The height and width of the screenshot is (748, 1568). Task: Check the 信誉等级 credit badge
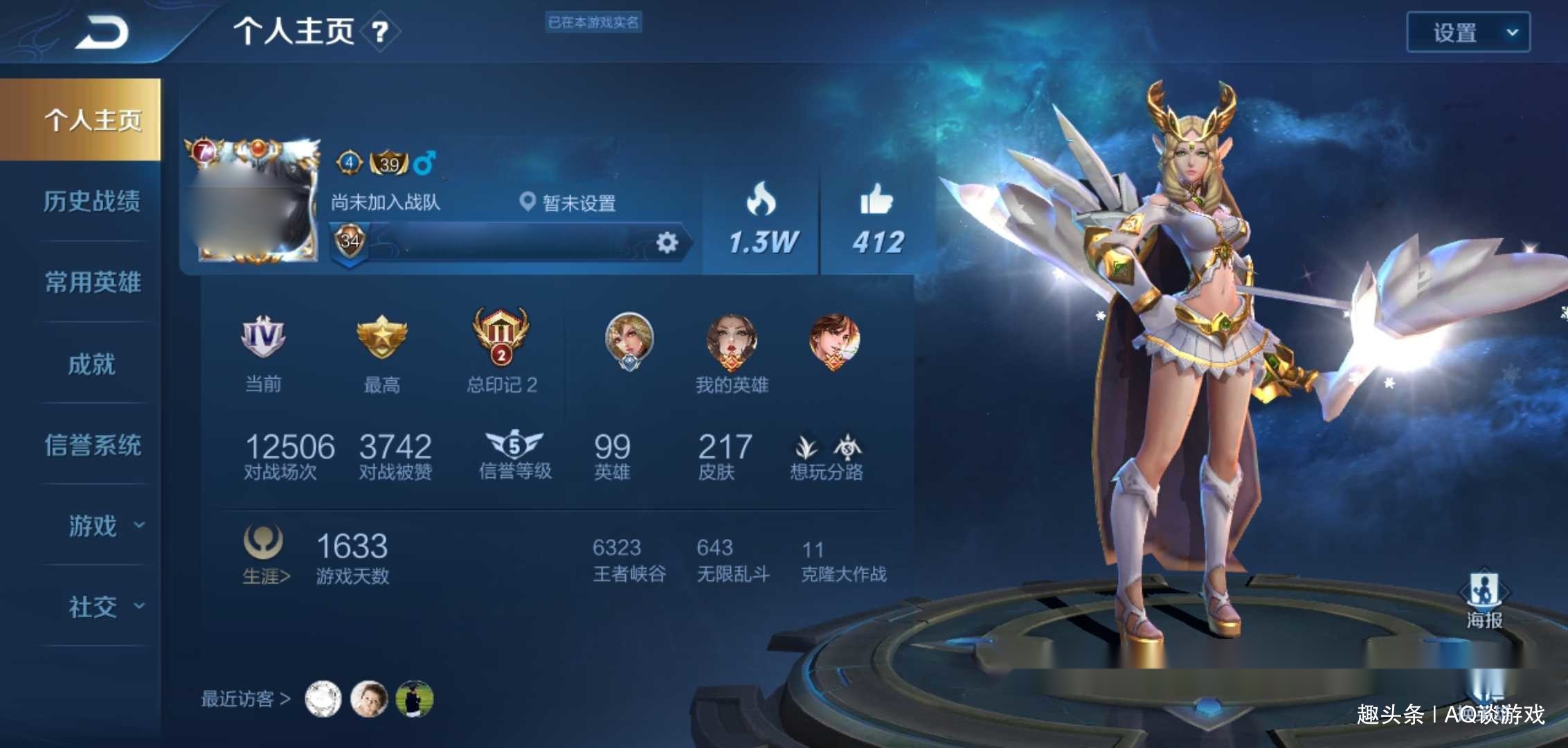514,454
